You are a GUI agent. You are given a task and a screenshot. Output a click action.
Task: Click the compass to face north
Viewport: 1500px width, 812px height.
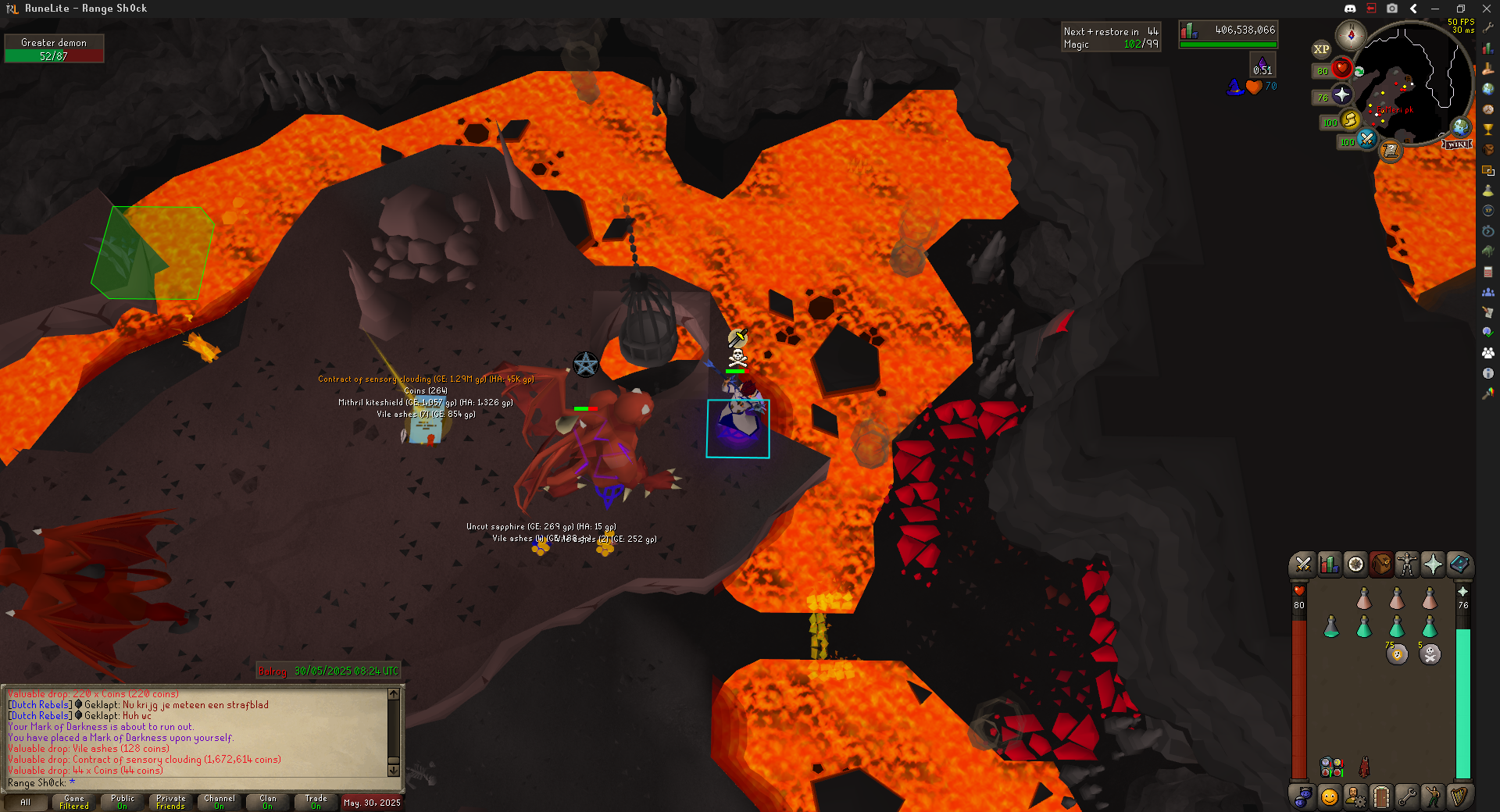(1350, 35)
